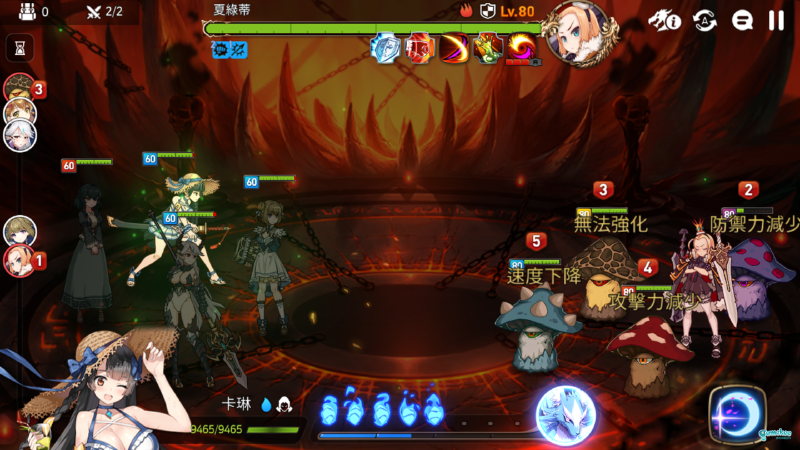The image size is (800, 450).
Task: Inspect the purple slash skill icon
Action: pyautogui.click(x=454, y=47)
